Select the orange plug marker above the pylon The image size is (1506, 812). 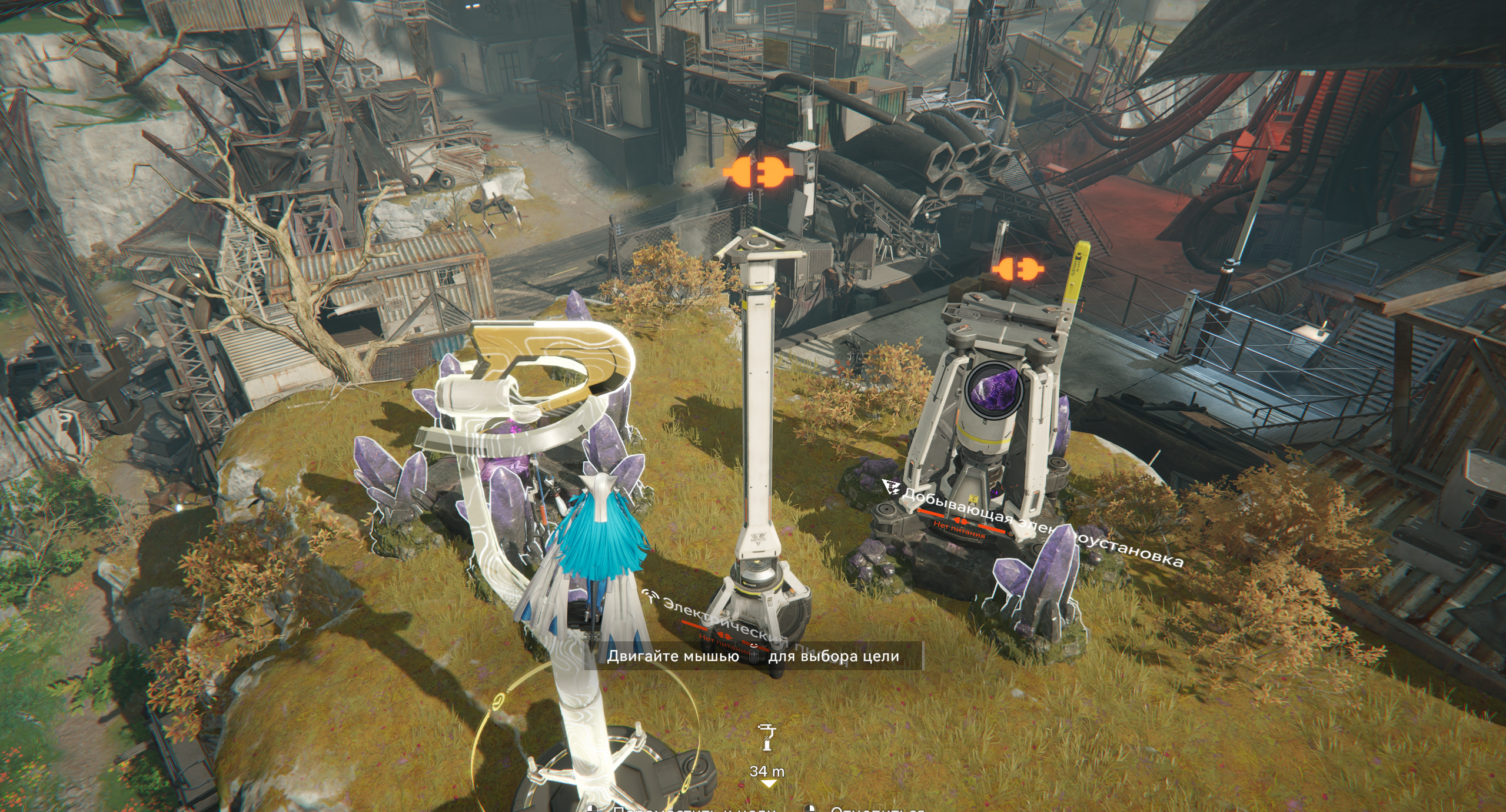(x=758, y=174)
